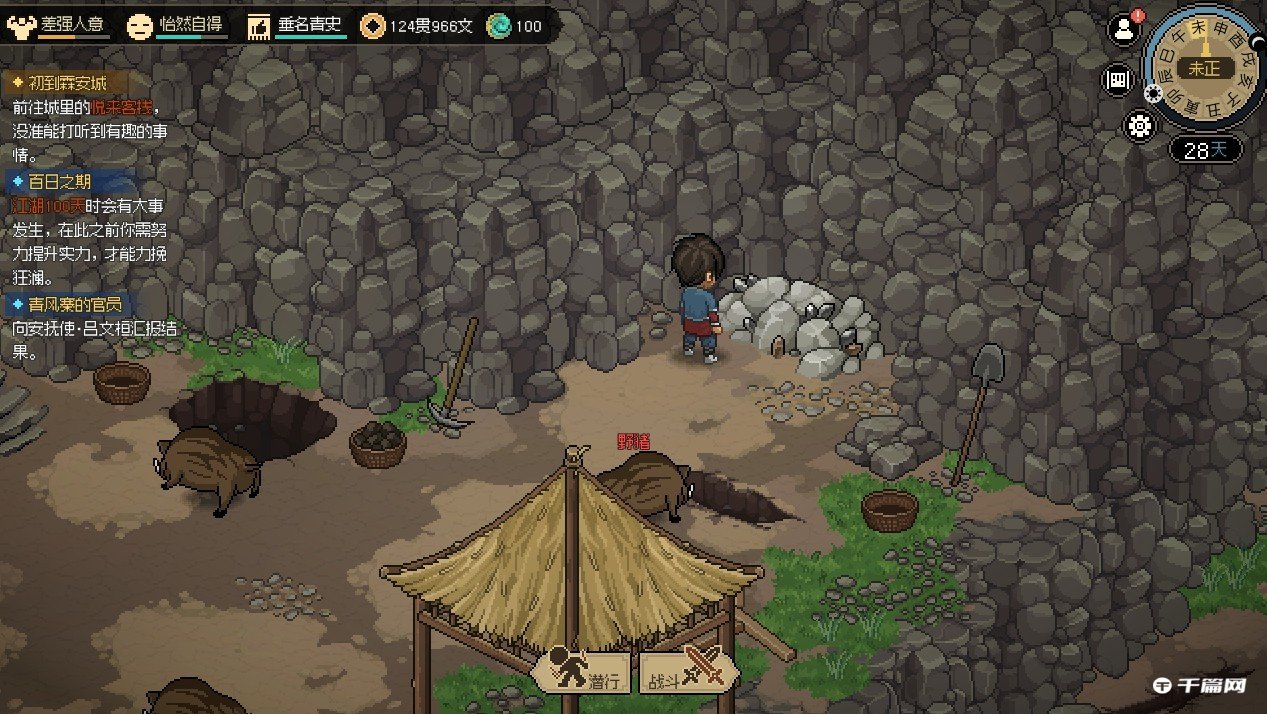Click the green jade currency icon

pyautogui.click(x=498, y=26)
